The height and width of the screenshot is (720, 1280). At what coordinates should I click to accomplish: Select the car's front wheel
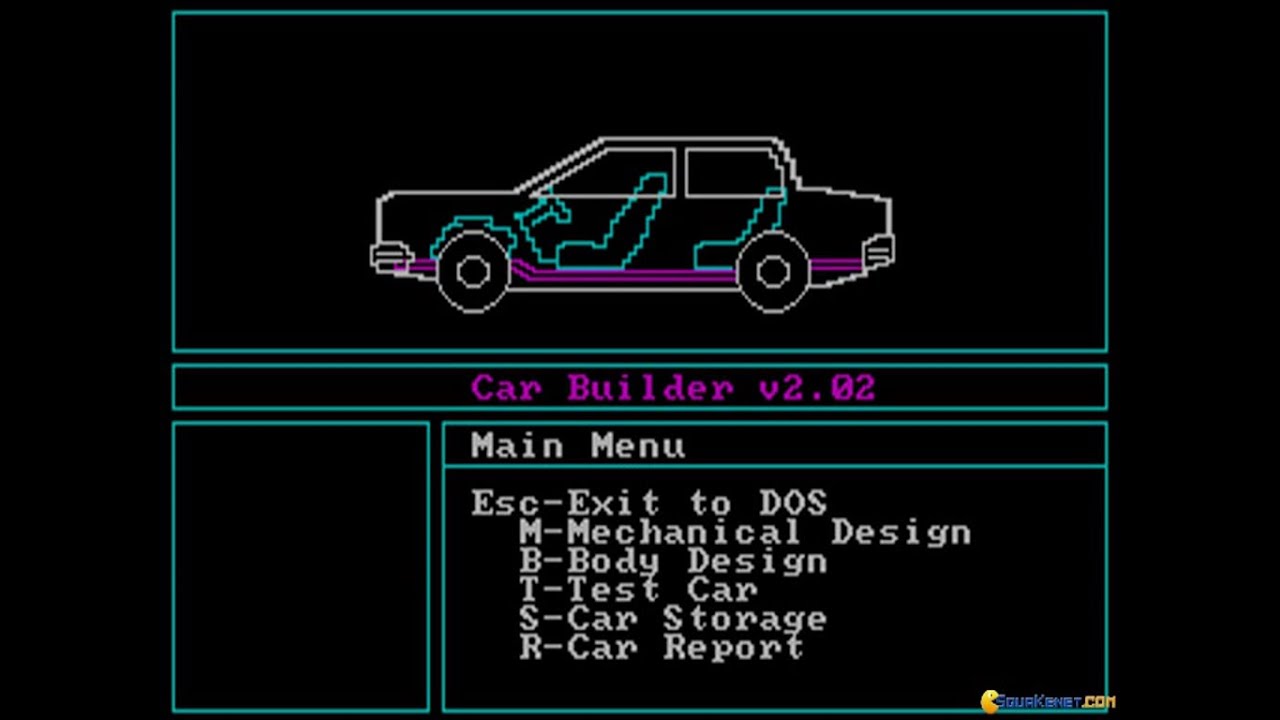(473, 271)
